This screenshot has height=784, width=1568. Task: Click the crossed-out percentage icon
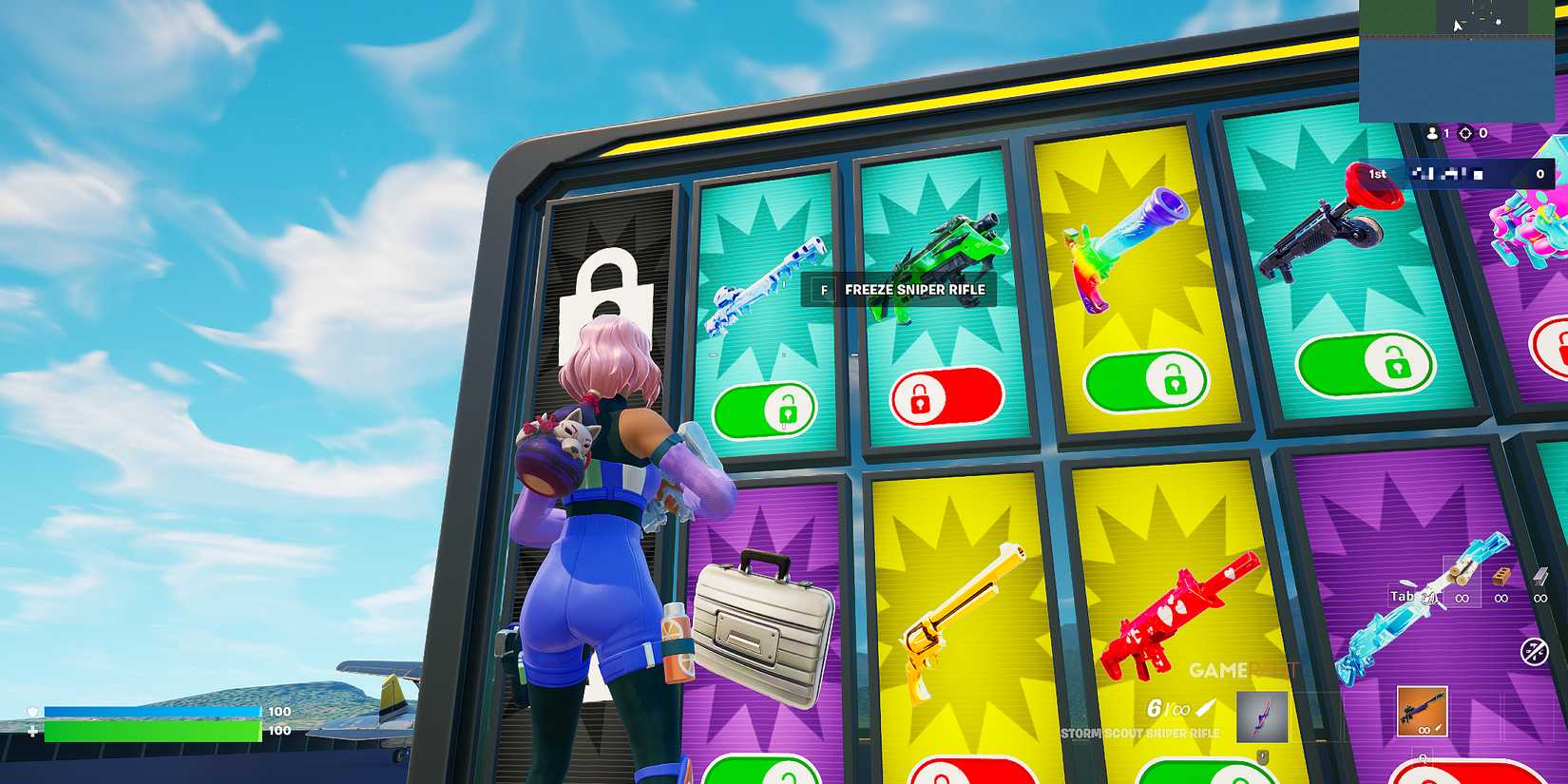(x=1535, y=650)
